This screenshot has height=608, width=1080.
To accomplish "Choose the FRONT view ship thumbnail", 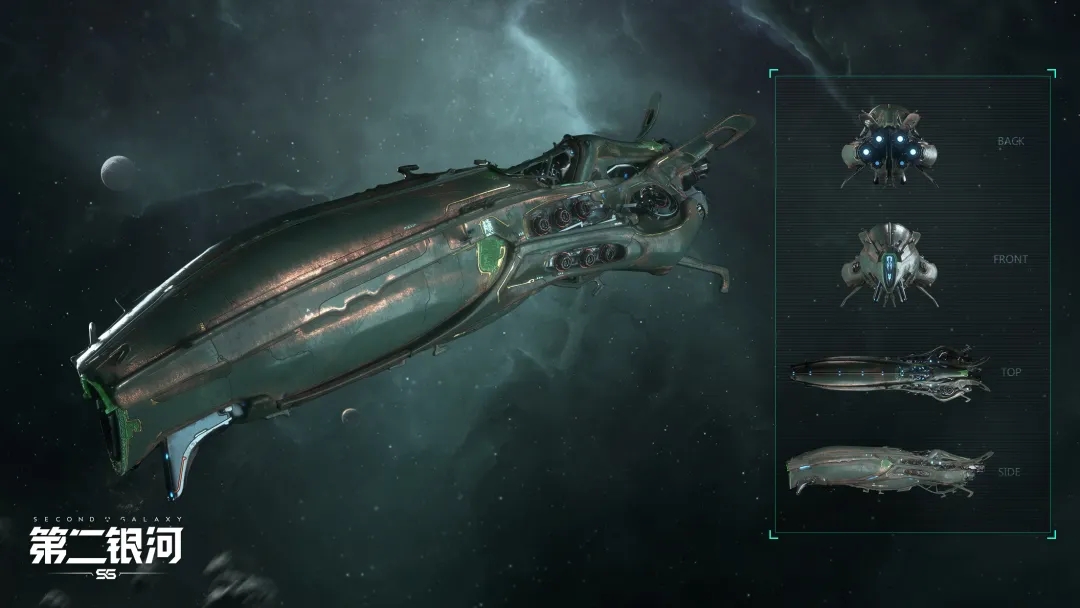I will click(x=888, y=264).
